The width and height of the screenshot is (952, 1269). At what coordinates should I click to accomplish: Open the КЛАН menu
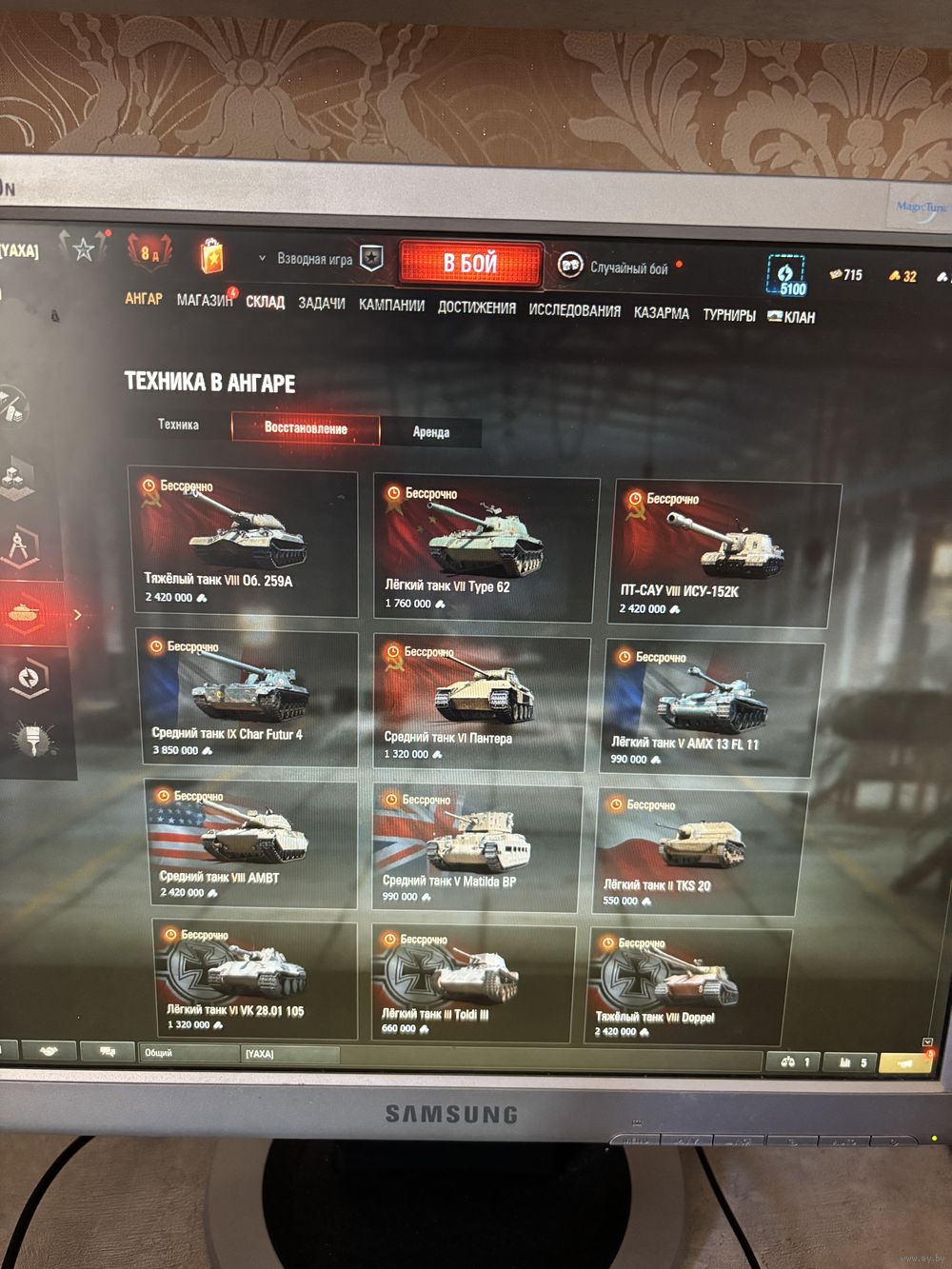792,317
